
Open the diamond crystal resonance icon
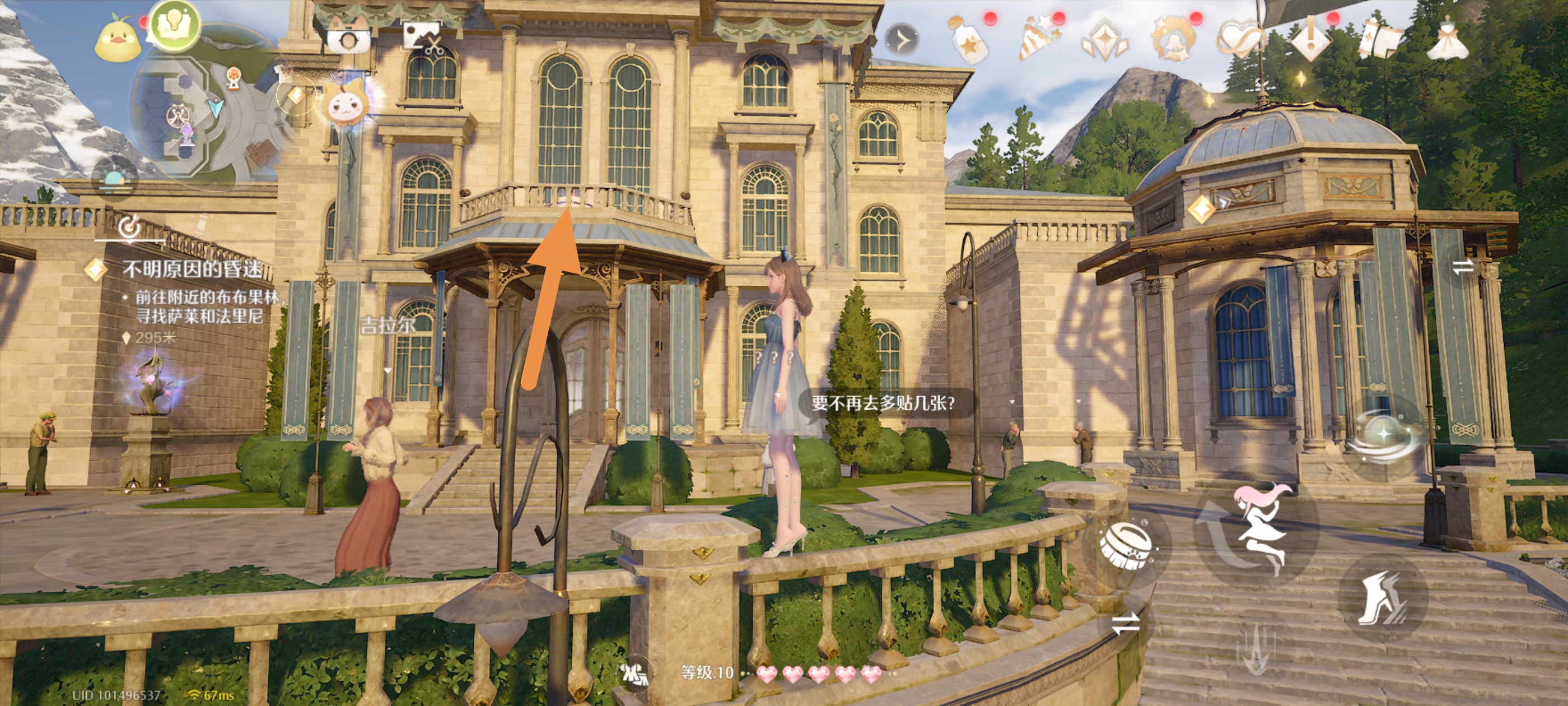coord(1105,40)
